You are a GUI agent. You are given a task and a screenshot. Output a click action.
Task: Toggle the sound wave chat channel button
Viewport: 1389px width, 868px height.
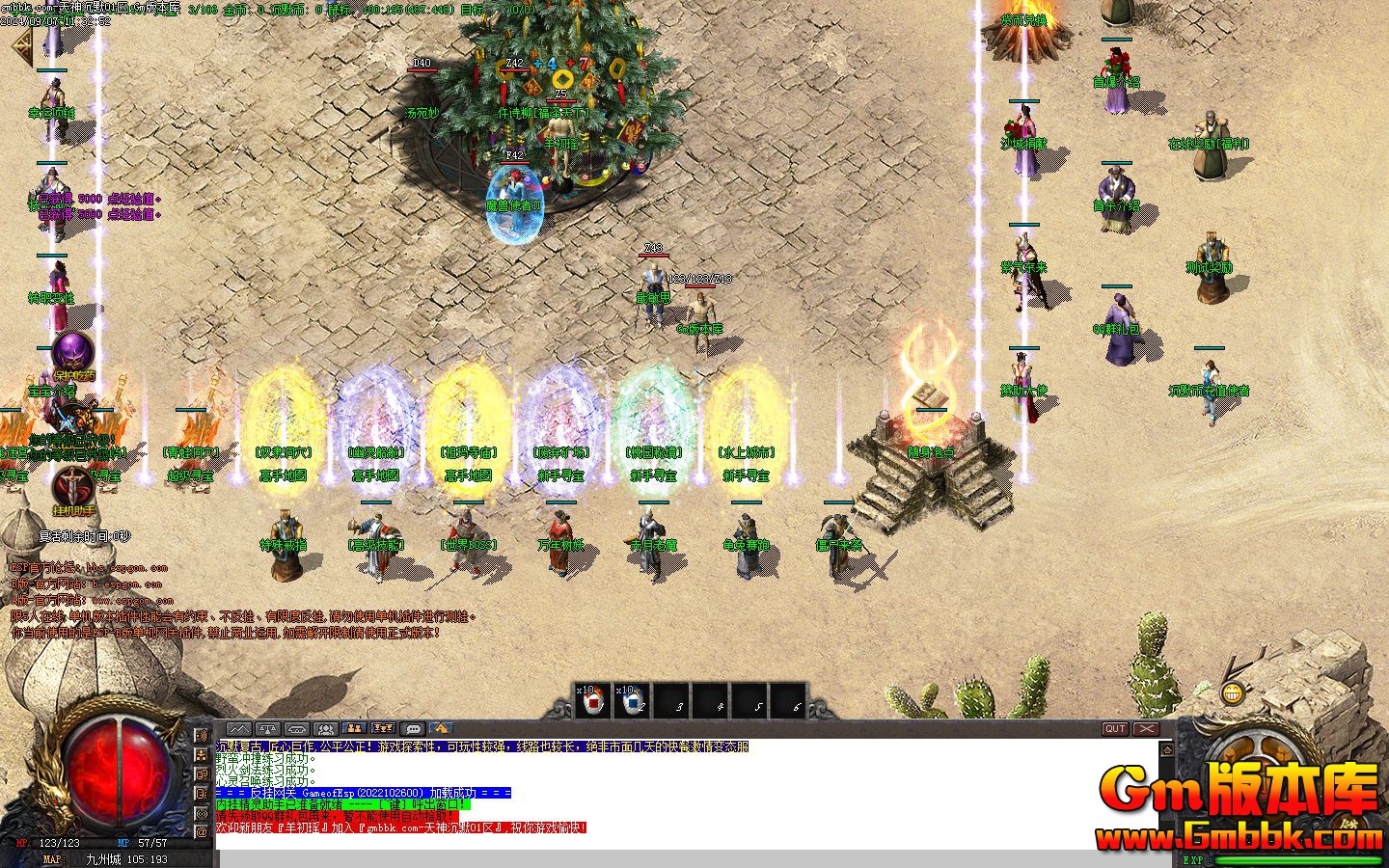click(202, 737)
